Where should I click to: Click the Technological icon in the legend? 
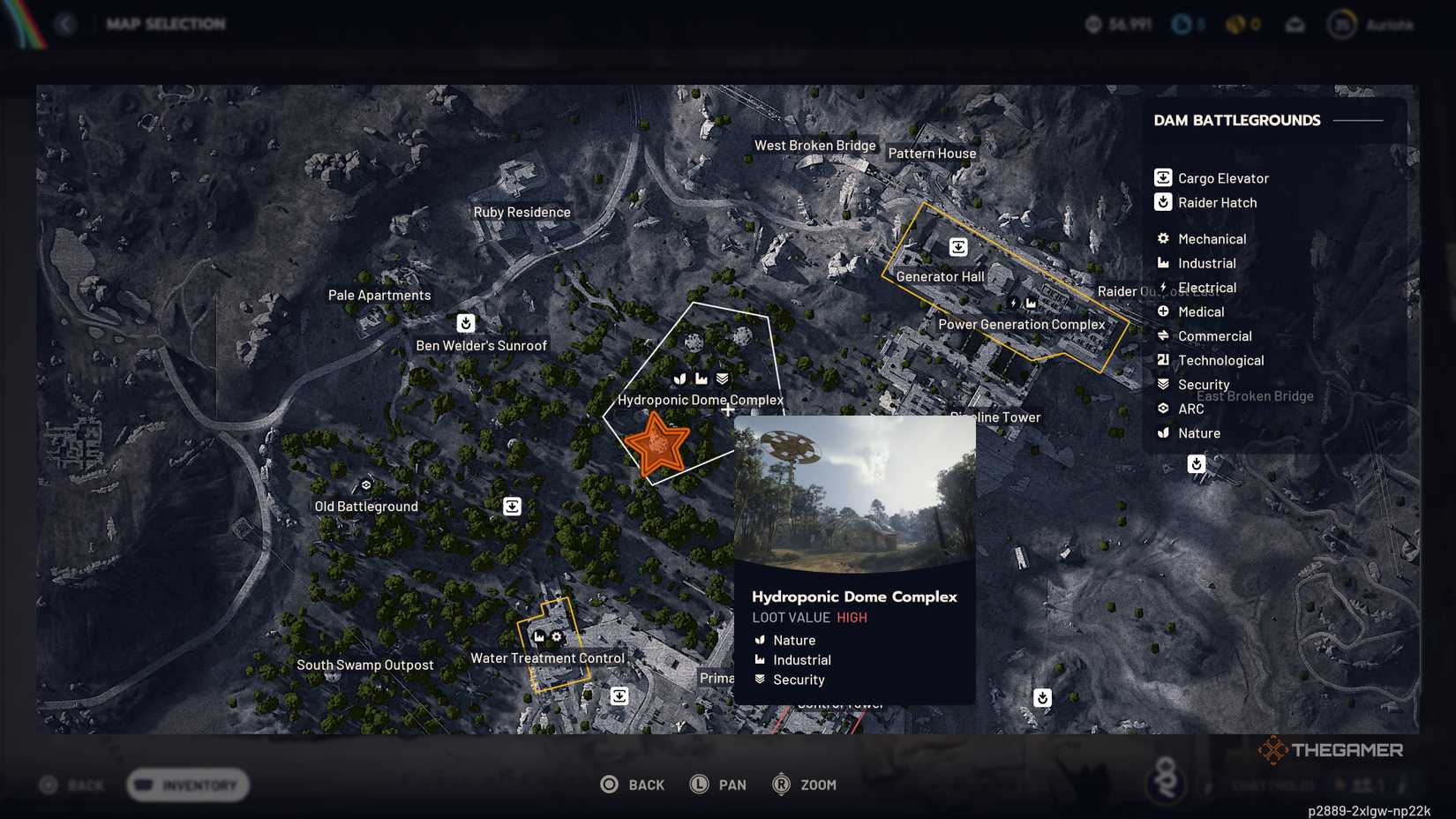[x=1162, y=360]
